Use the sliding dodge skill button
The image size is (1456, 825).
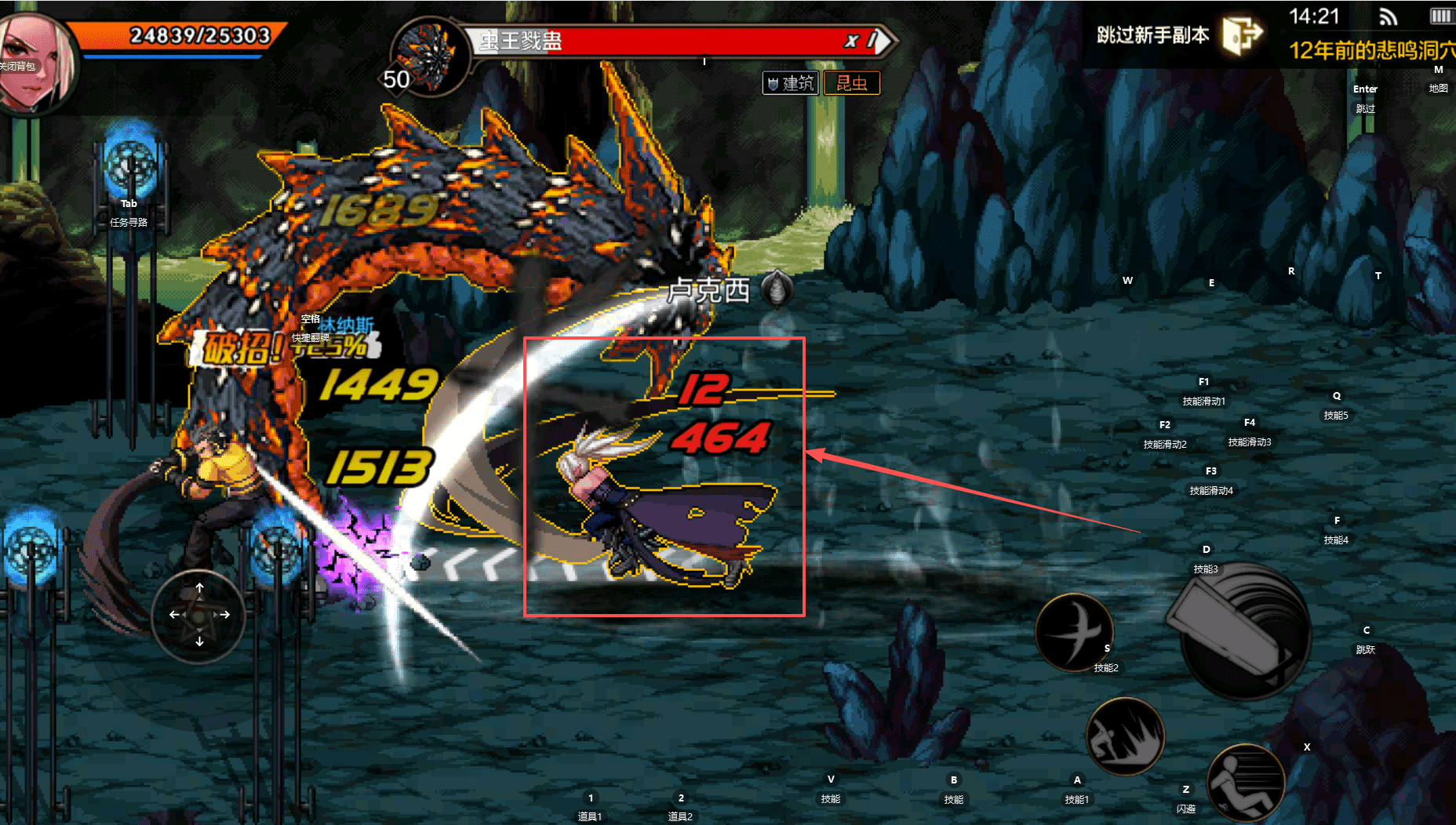coord(1245,782)
